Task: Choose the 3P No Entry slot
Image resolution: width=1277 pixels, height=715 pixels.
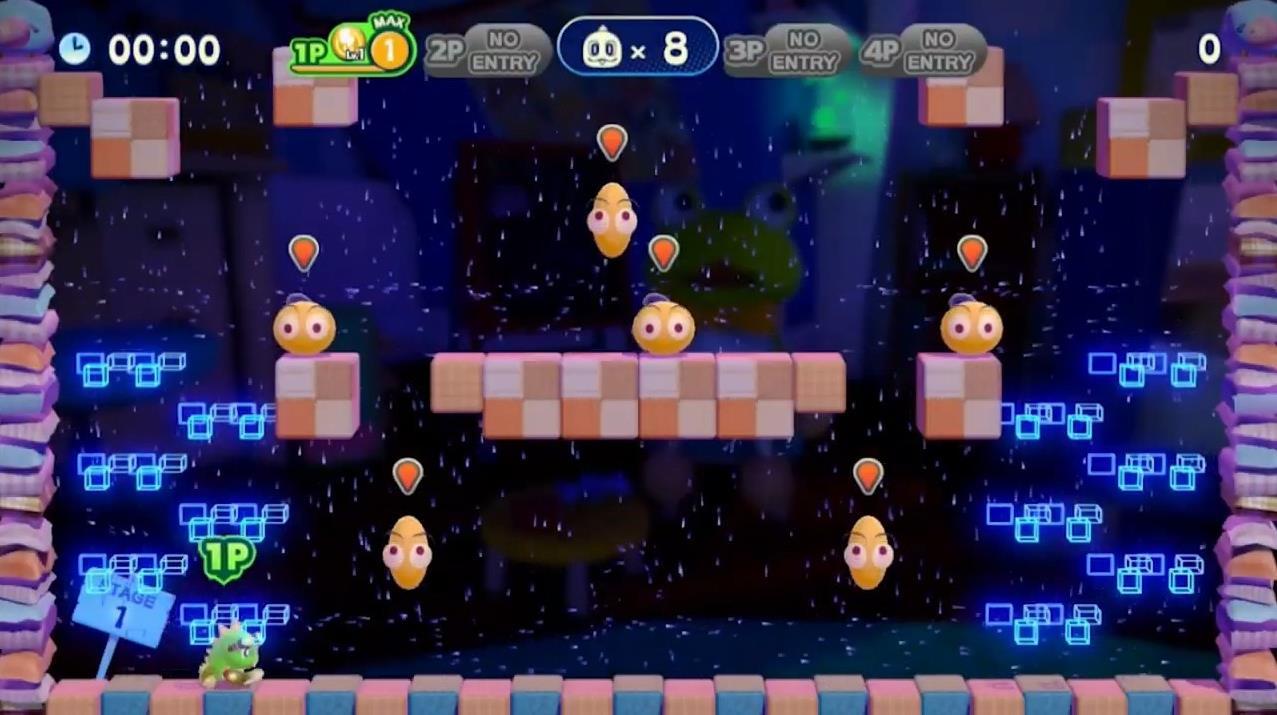Action: click(787, 50)
